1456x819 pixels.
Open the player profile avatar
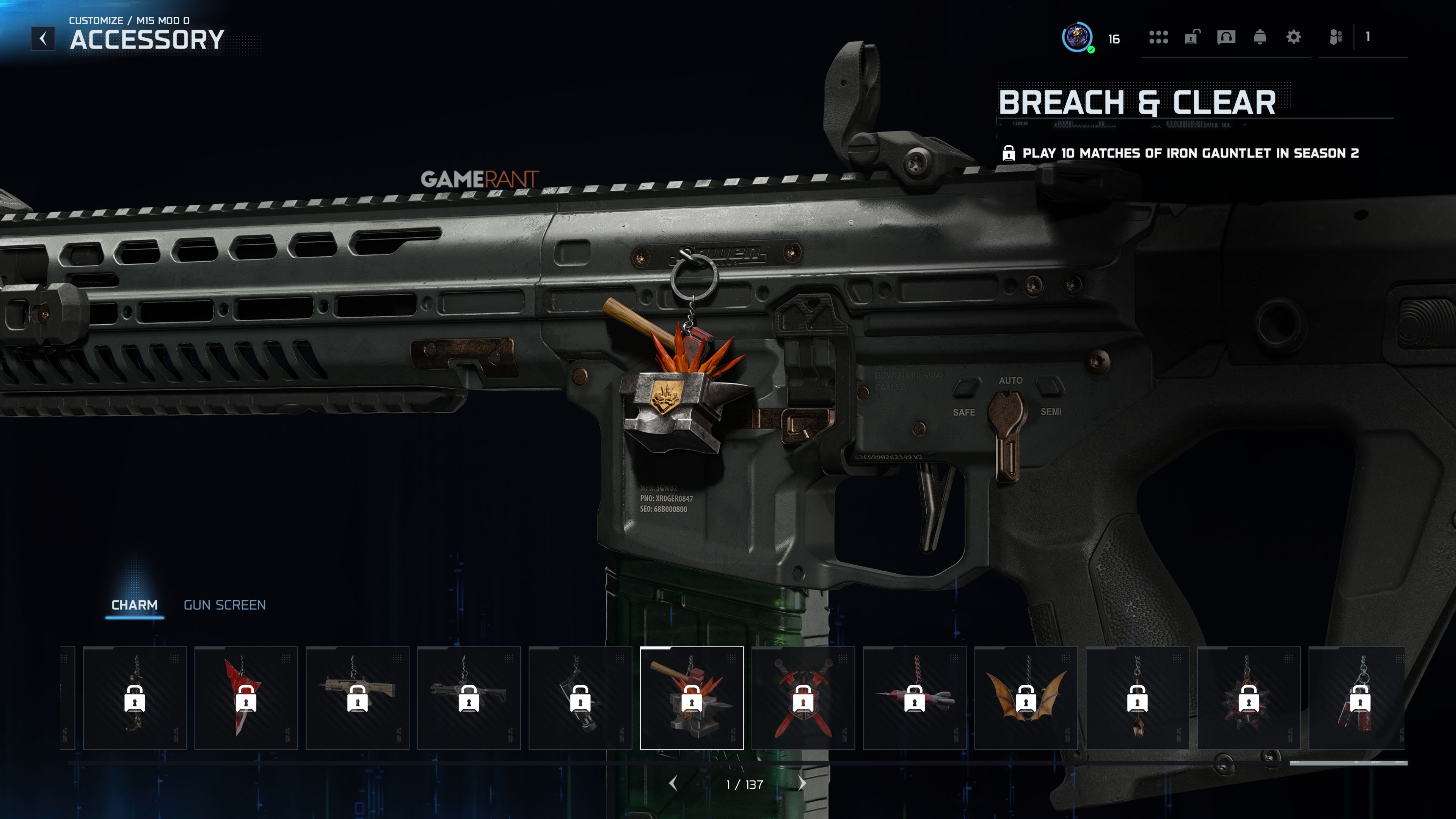pyautogui.click(x=1077, y=38)
